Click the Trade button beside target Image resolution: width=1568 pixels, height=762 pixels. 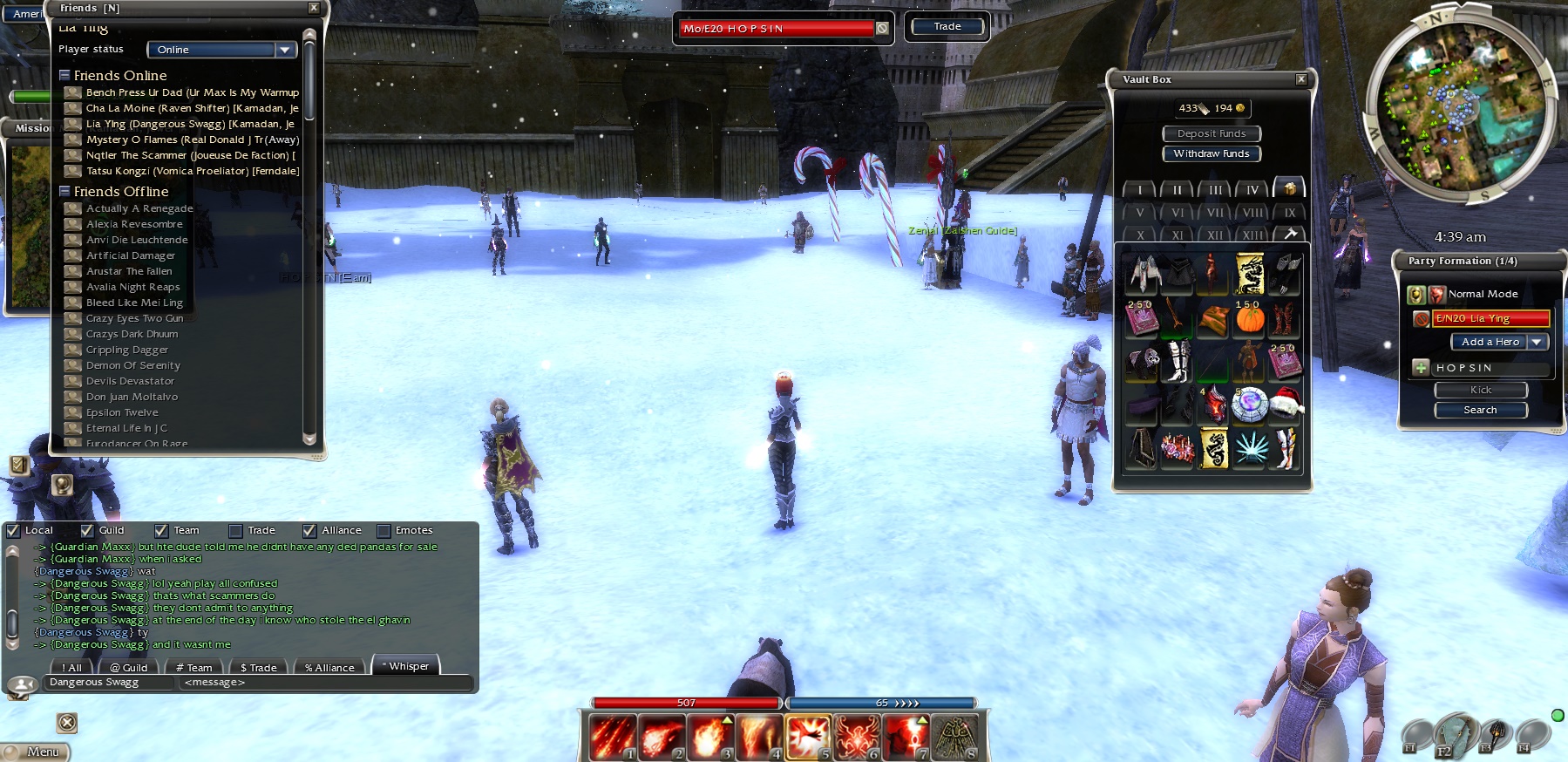(947, 27)
